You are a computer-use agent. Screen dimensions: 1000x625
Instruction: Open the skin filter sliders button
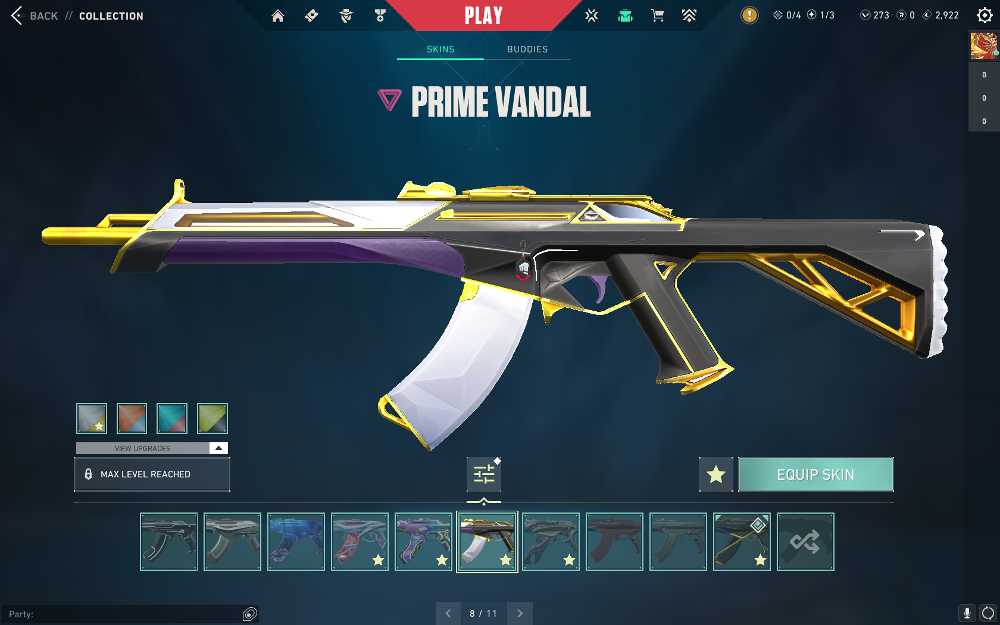click(x=484, y=474)
